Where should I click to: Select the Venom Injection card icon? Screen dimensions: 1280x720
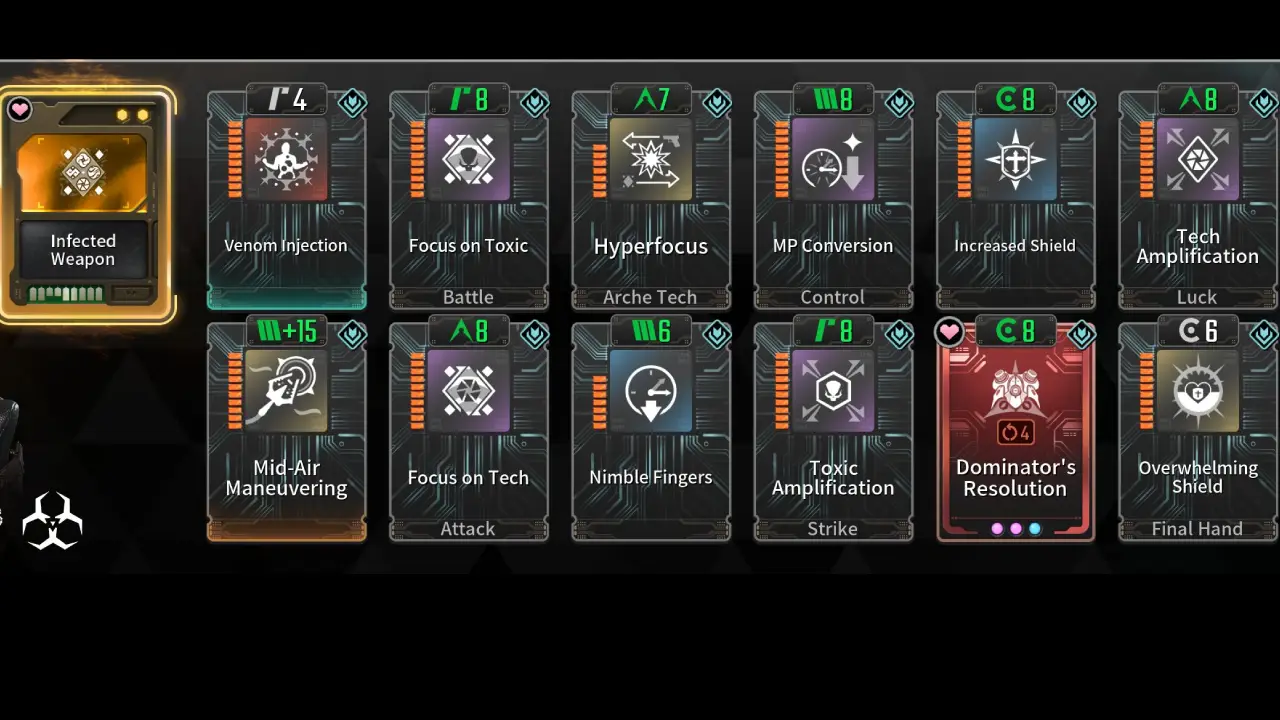pos(286,160)
